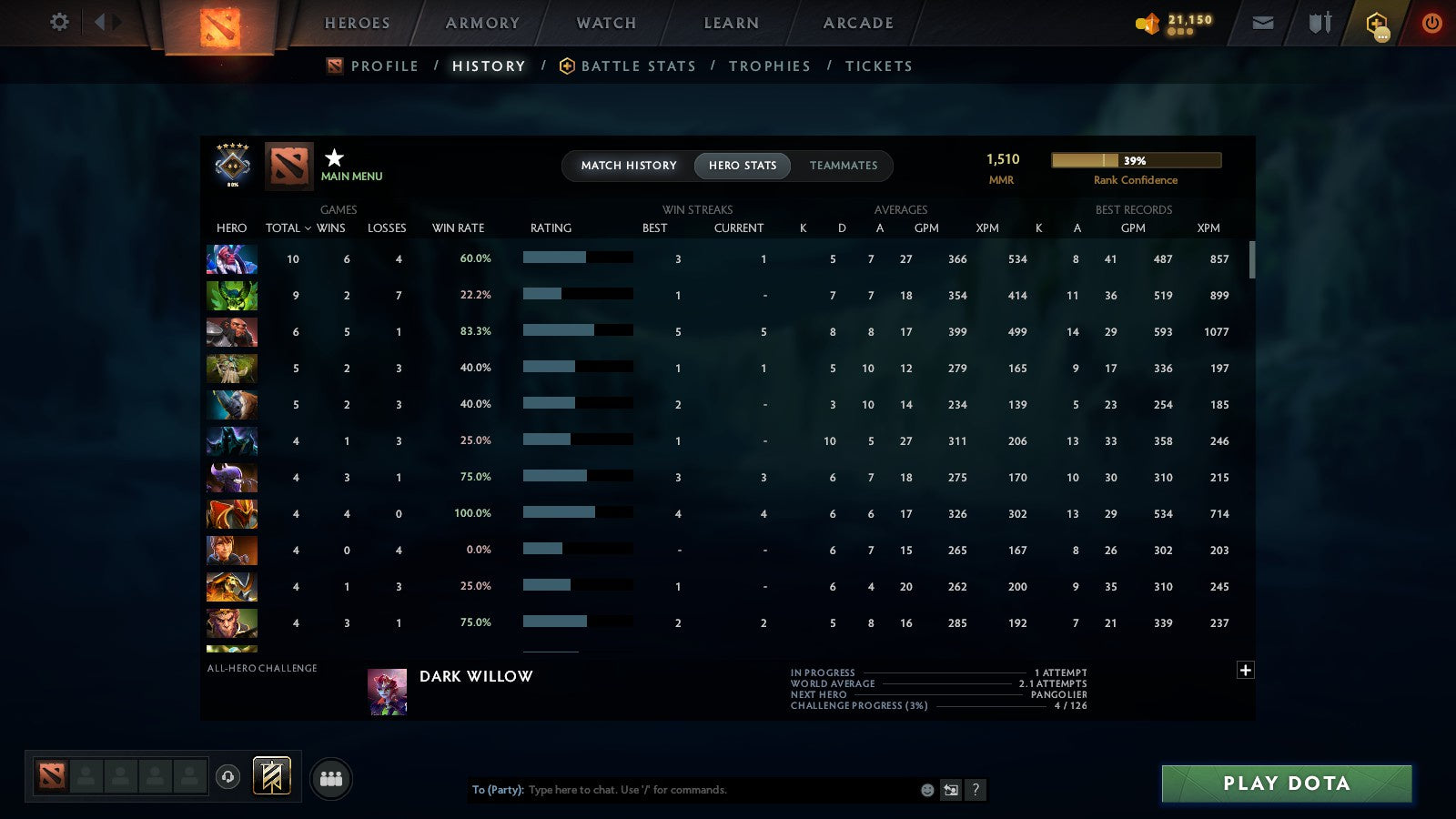This screenshot has height=819, width=1456.
Task: Open the Dota Plus hexagon icon
Action: pyautogui.click(x=1376, y=23)
